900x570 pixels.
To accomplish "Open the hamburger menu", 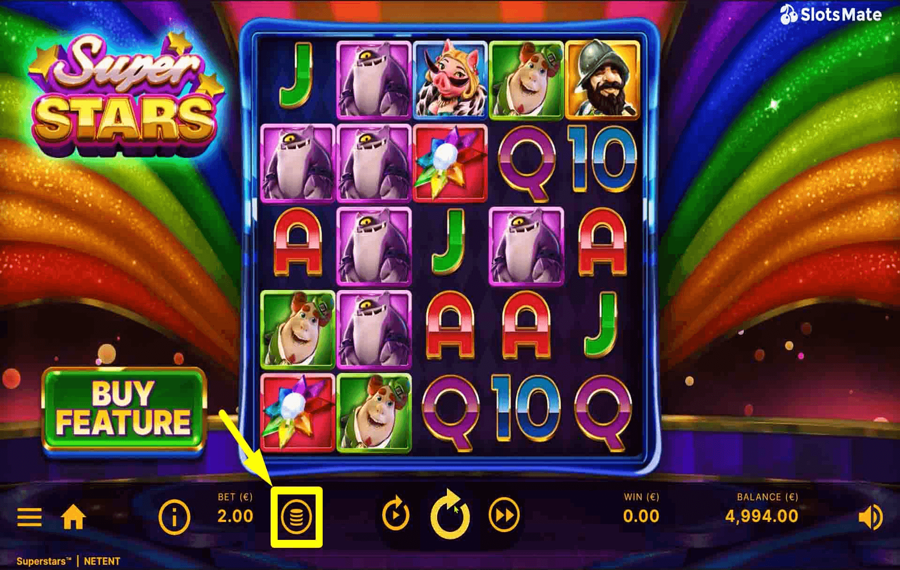I will [x=29, y=516].
